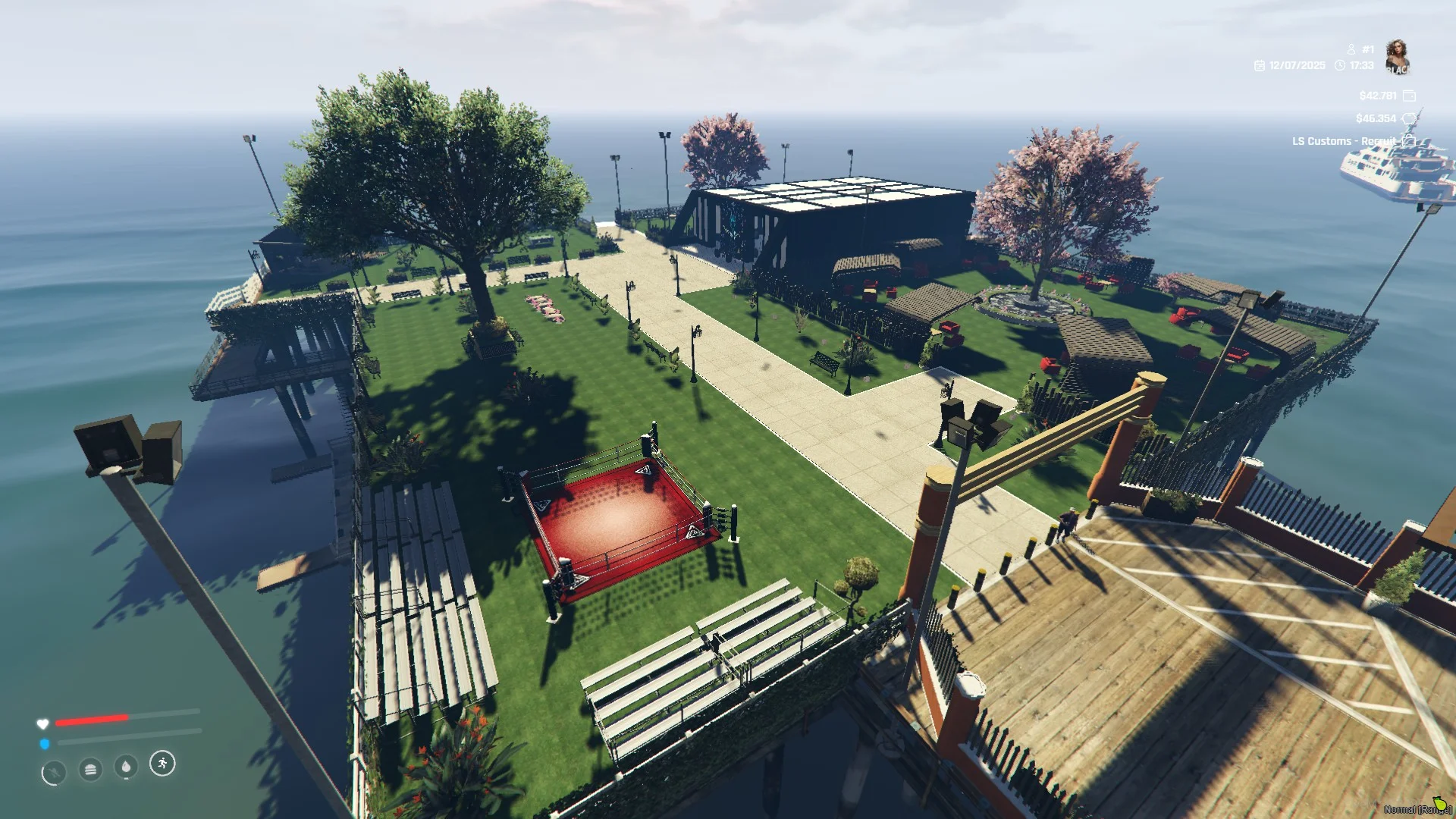This screenshot has width=1456, height=819.
Task: Select the blue shield armor icon
Action: click(44, 744)
